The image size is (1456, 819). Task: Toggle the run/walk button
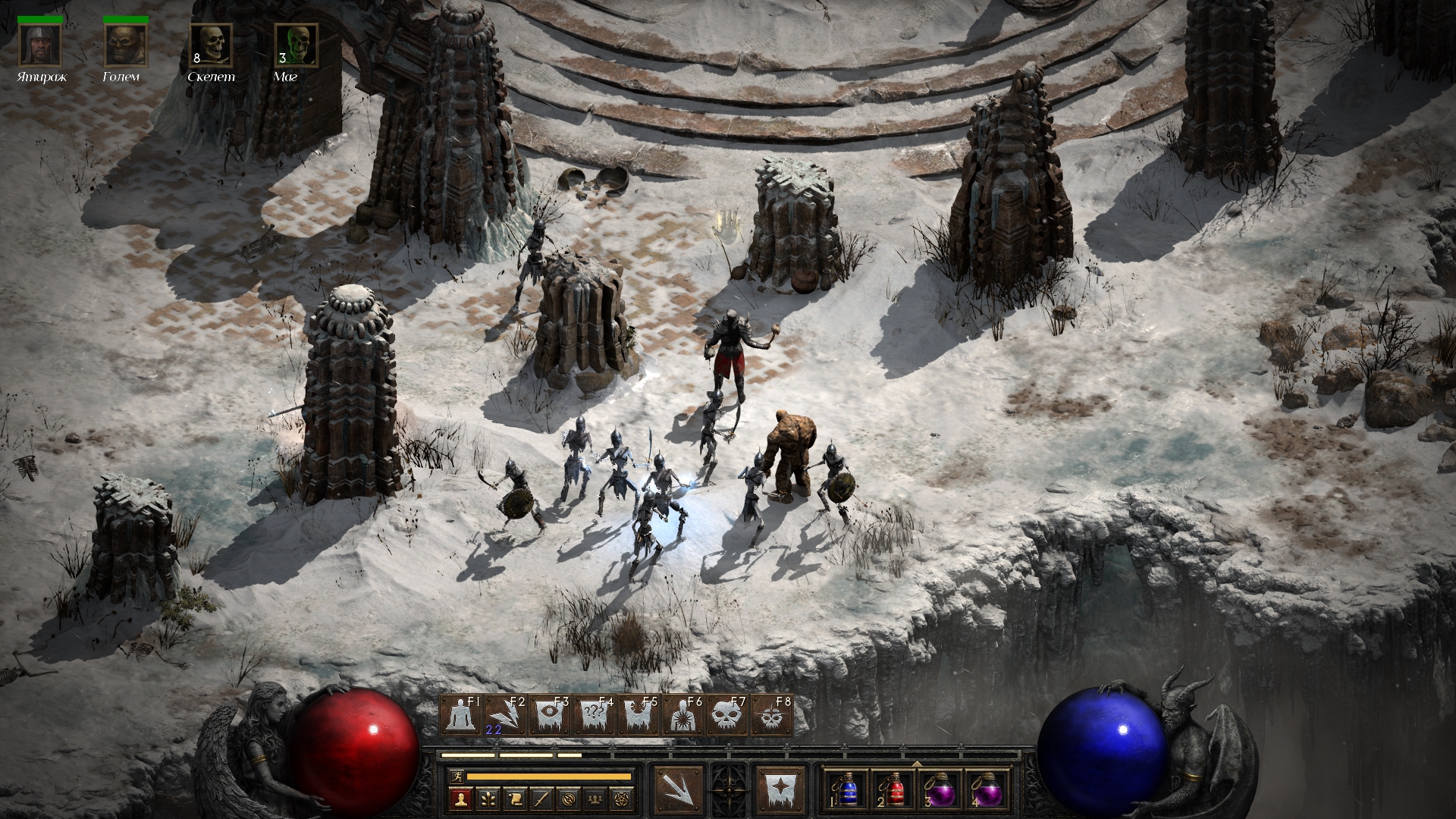(455, 777)
